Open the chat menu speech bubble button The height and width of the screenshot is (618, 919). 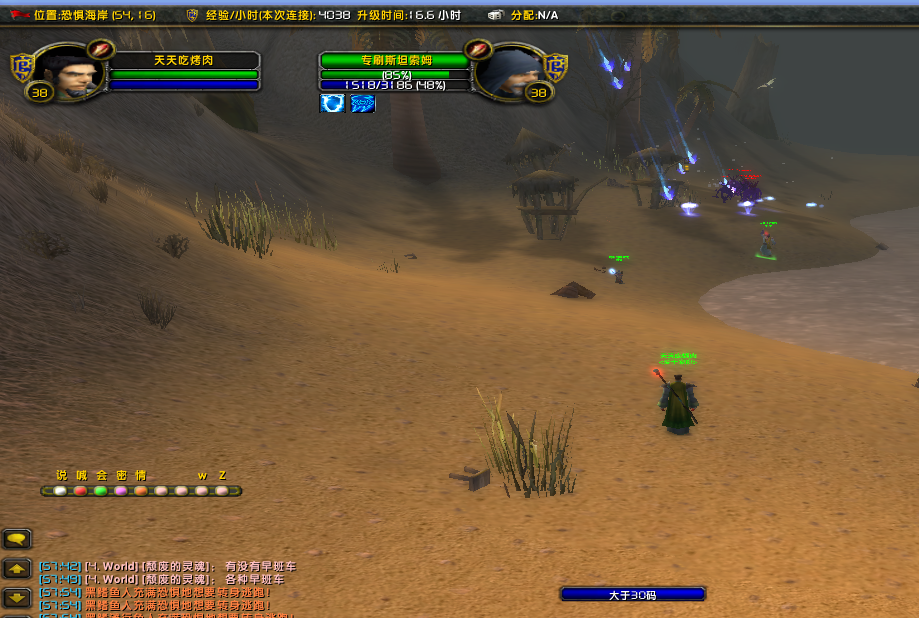(x=17, y=539)
